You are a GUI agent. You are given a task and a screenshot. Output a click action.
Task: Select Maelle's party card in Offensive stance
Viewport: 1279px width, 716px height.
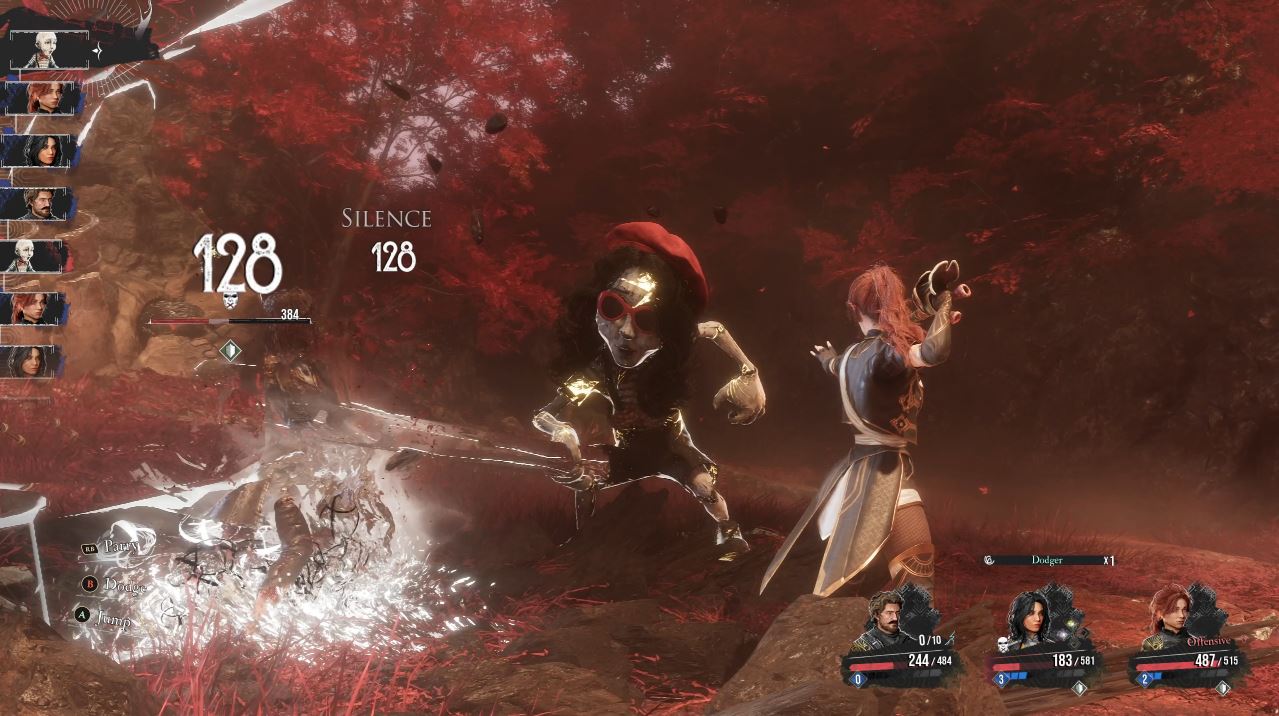(1189, 640)
